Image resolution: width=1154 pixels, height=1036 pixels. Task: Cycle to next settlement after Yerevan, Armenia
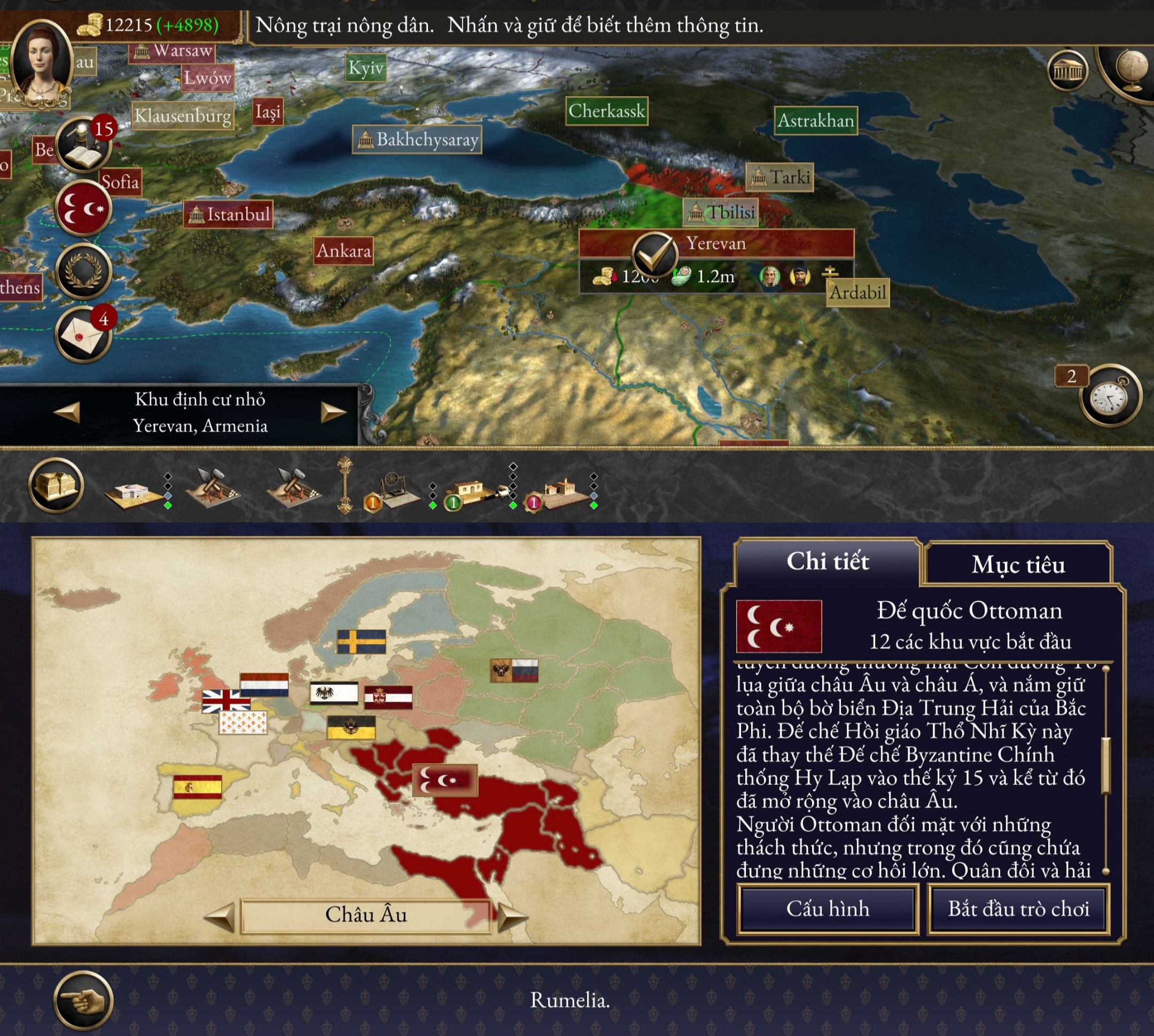[x=333, y=412]
